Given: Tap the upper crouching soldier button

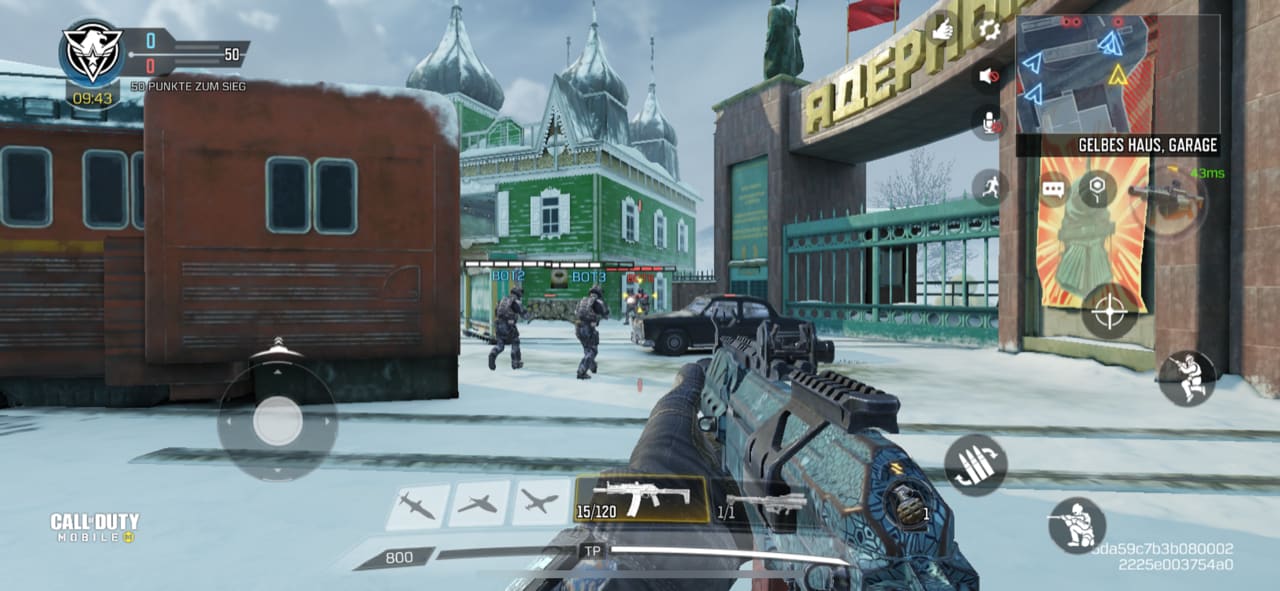Looking at the screenshot, I should pyautogui.click(x=1186, y=378).
